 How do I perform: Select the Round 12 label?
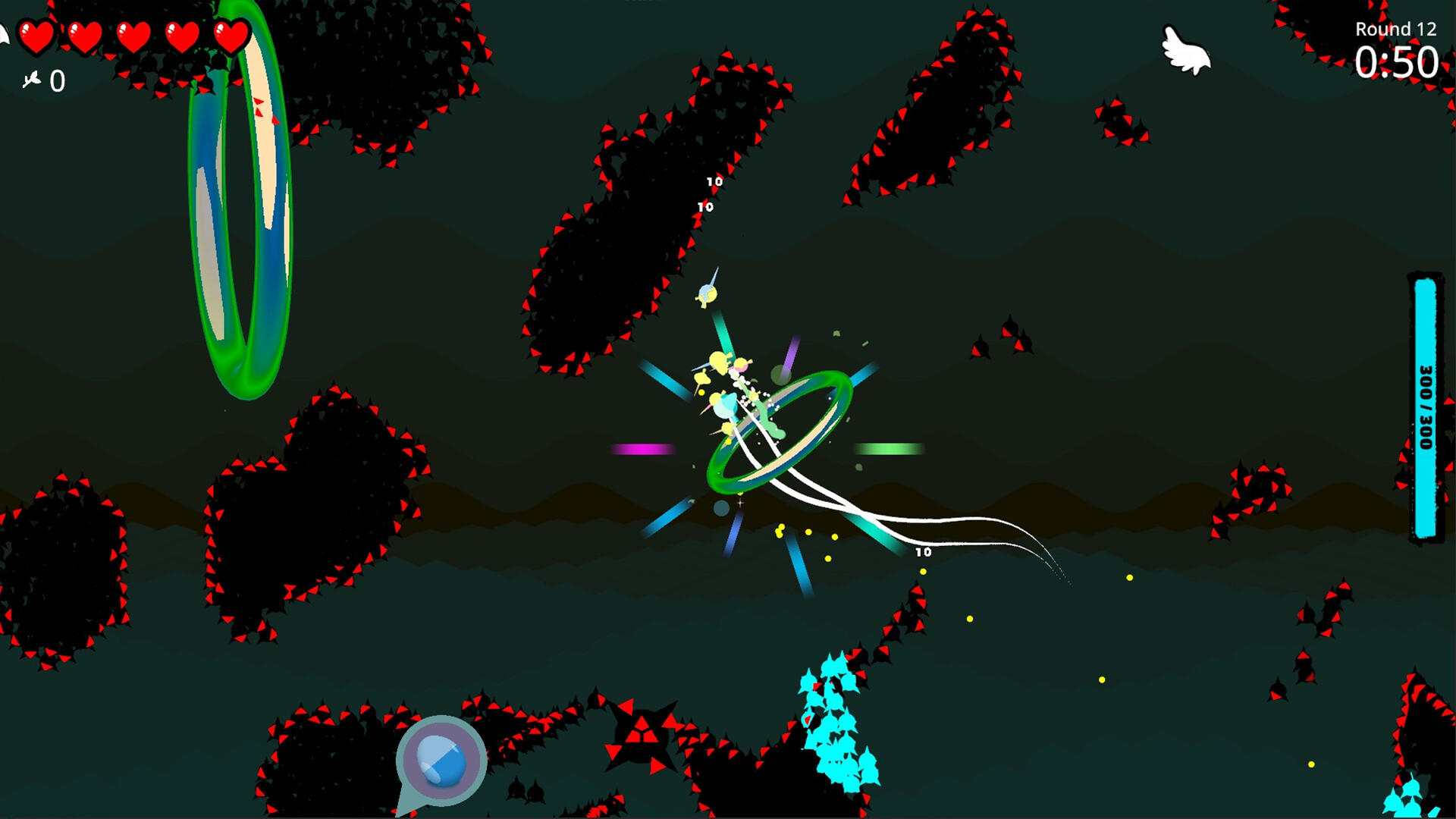[1395, 29]
